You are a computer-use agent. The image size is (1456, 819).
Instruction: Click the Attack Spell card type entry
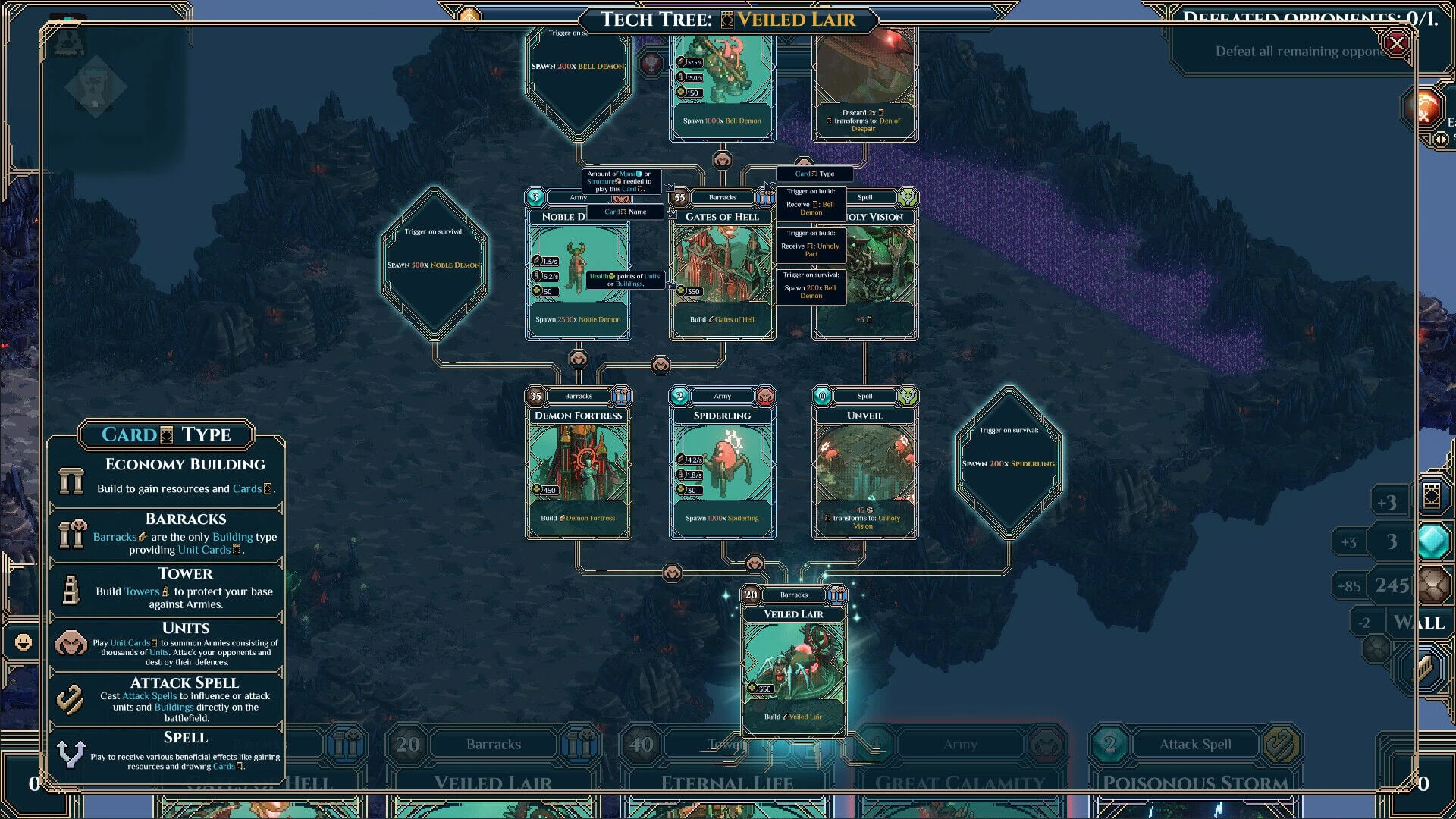(166, 698)
